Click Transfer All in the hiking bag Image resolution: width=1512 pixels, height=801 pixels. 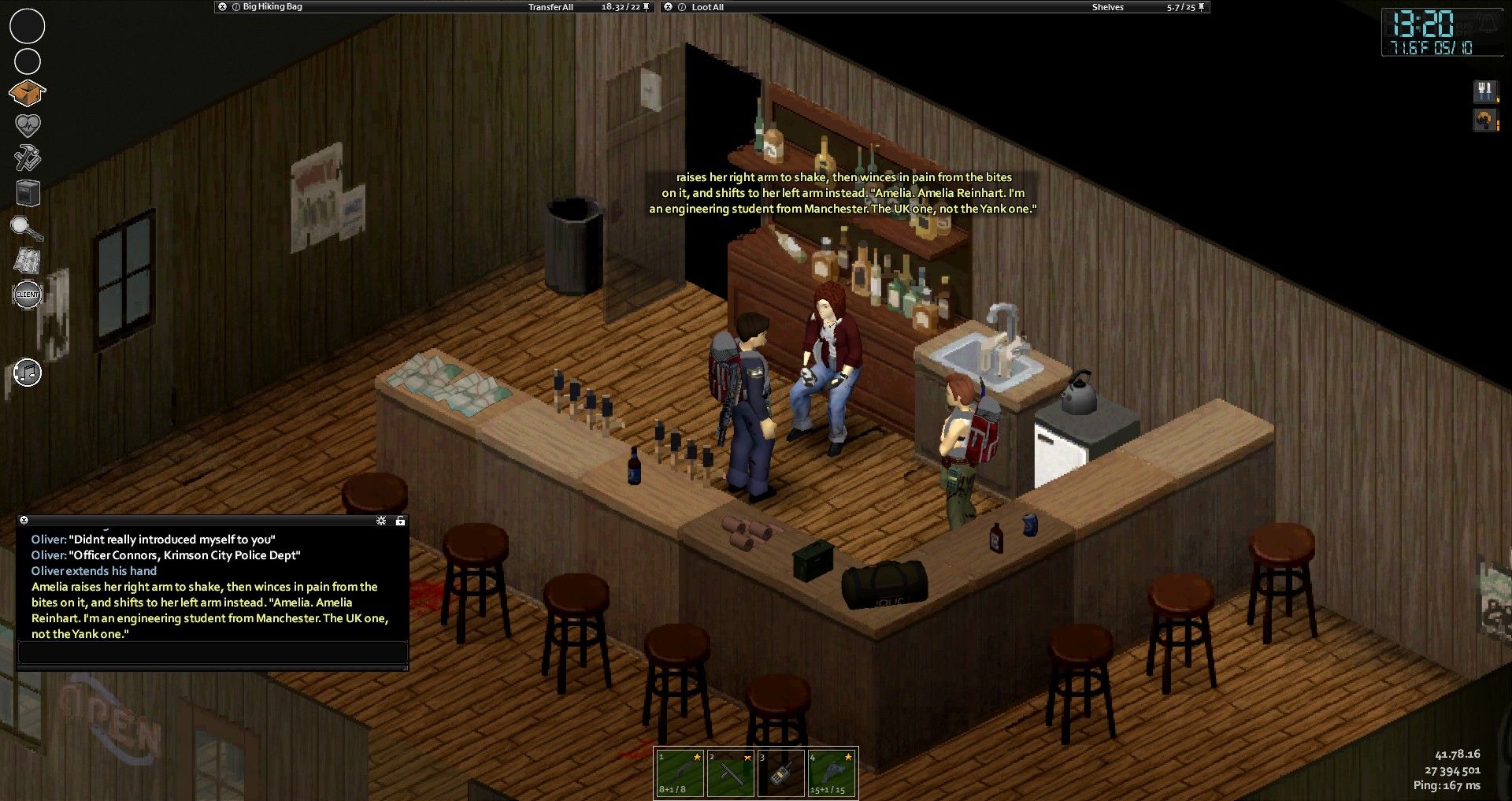tap(550, 7)
